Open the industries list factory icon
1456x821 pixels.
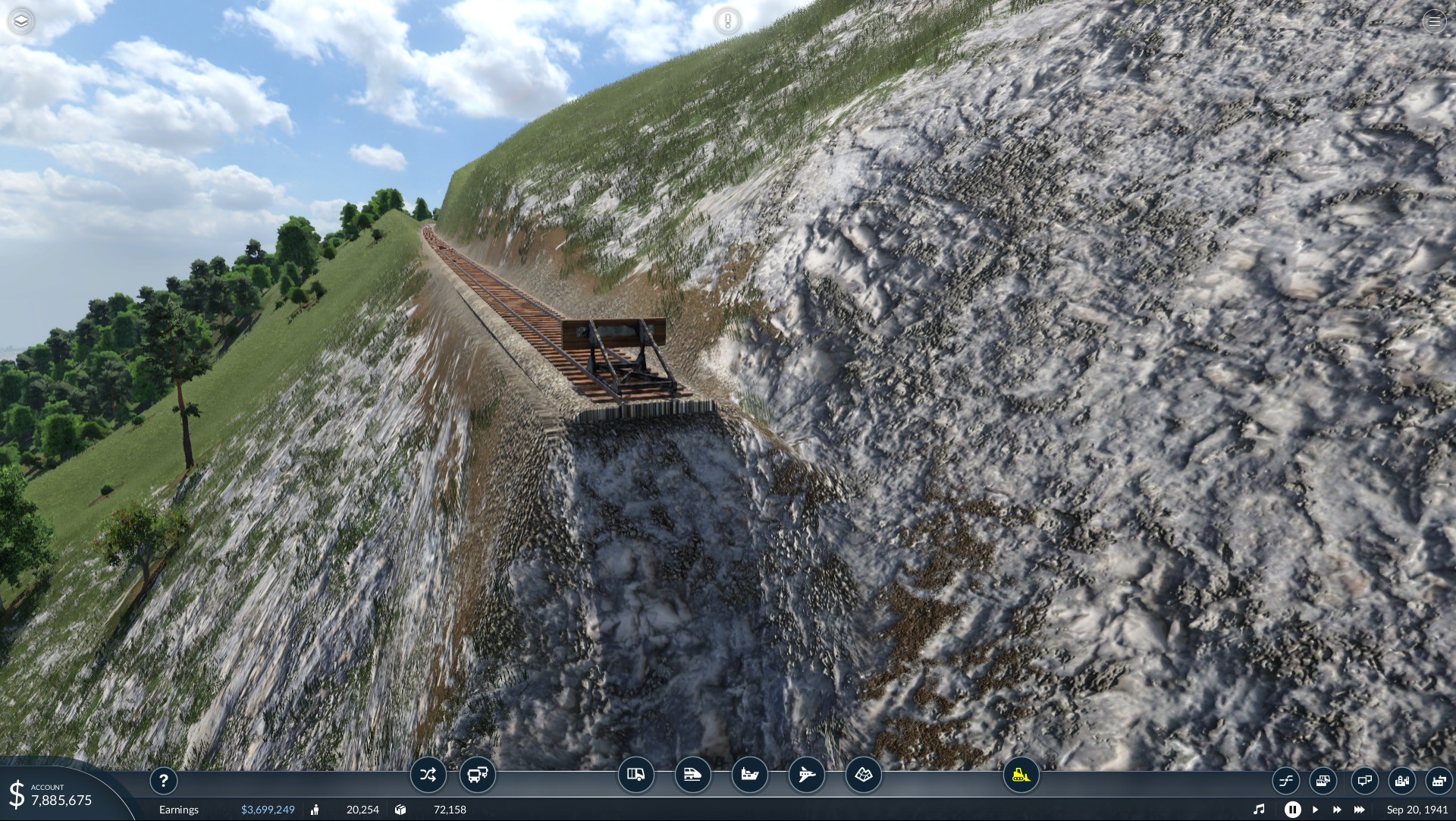(x=1439, y=780)
